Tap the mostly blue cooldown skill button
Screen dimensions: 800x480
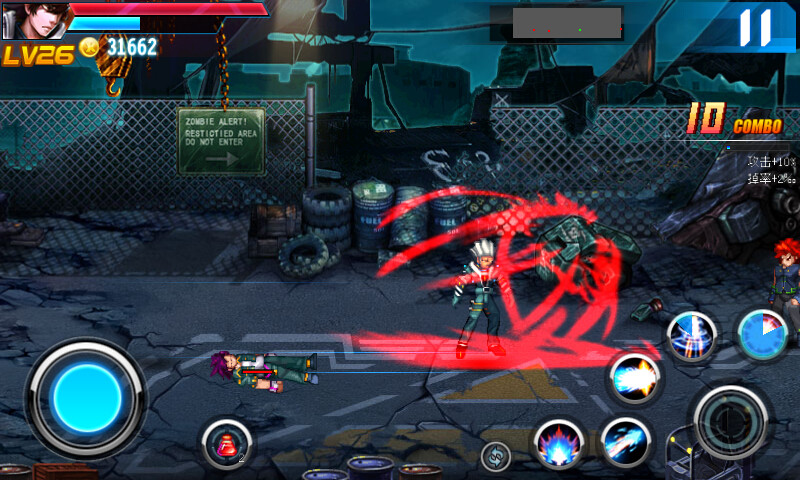(x=763, y=334)
